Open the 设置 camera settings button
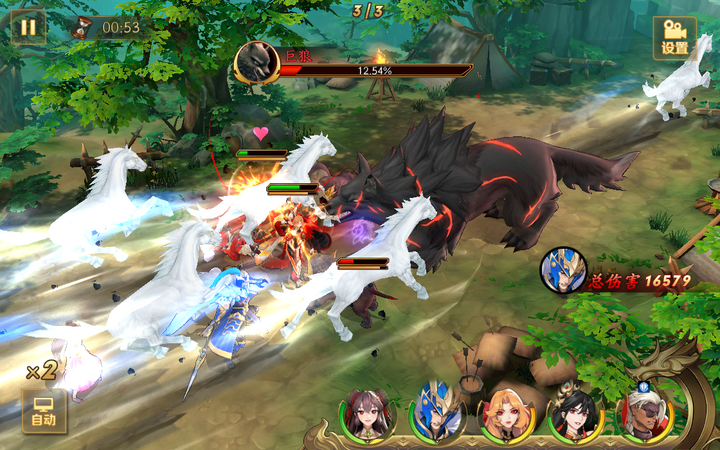 point(675,37)
